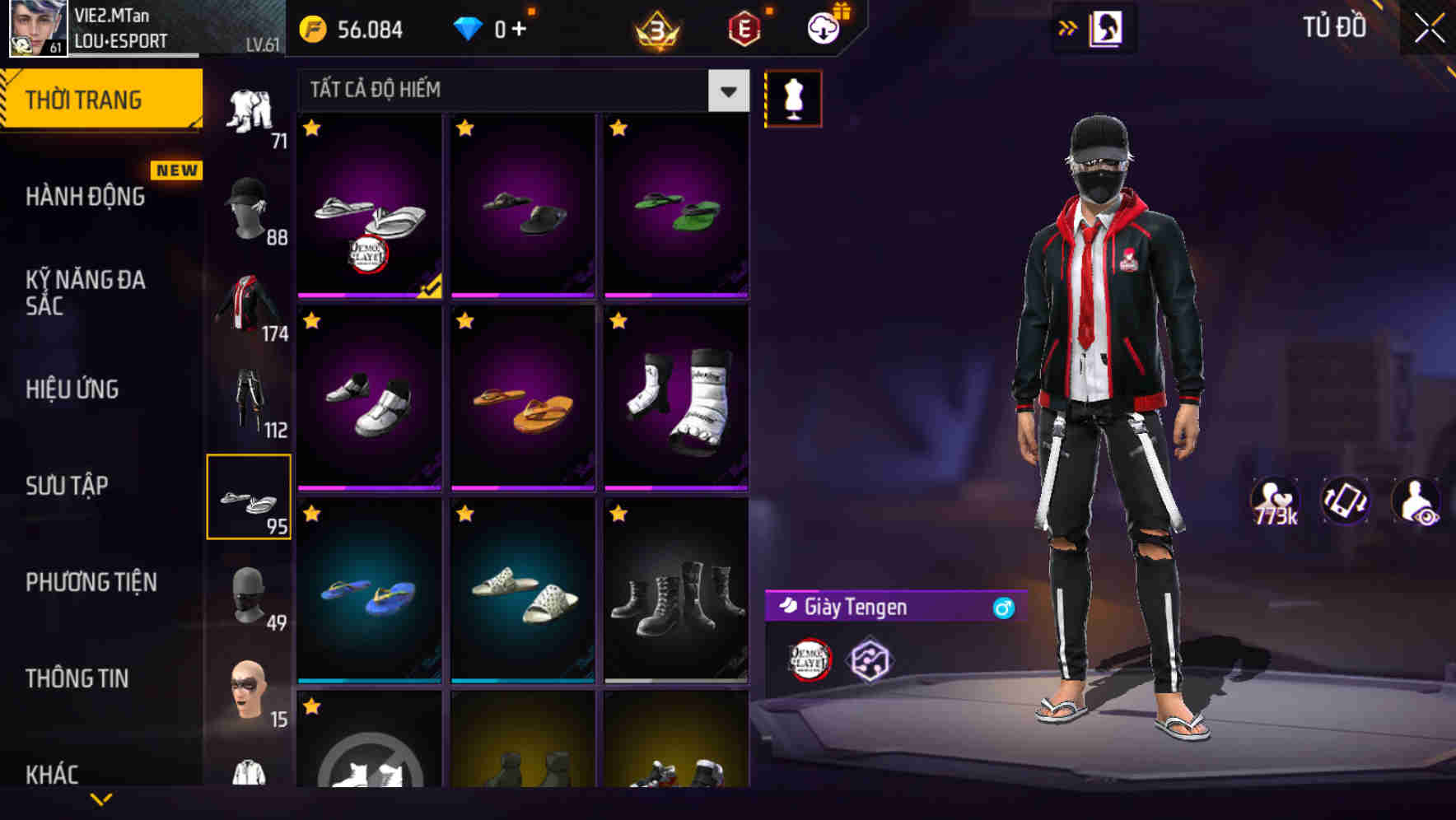Expand the sidebar with the bottom chevron arrow
The image size is (1456, 820).
point(100,798)
